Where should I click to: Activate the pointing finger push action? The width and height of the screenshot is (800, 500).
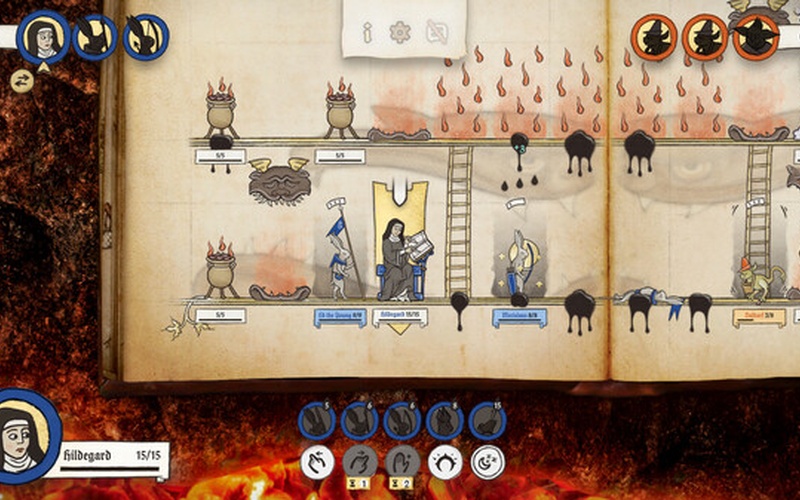(317, 462)
